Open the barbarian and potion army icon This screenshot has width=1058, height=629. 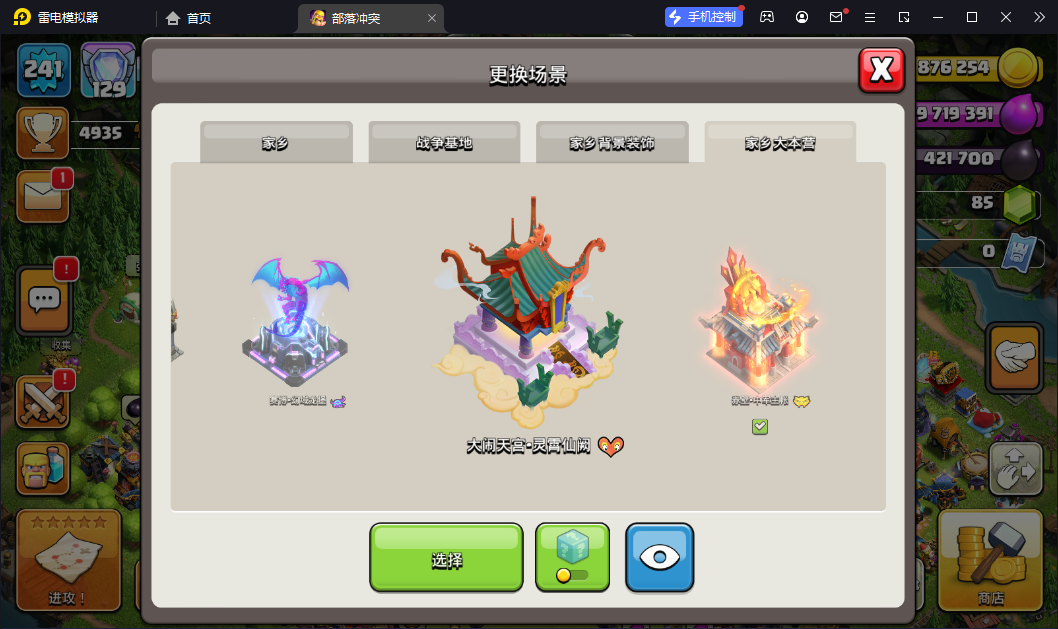tap(43, 468)
